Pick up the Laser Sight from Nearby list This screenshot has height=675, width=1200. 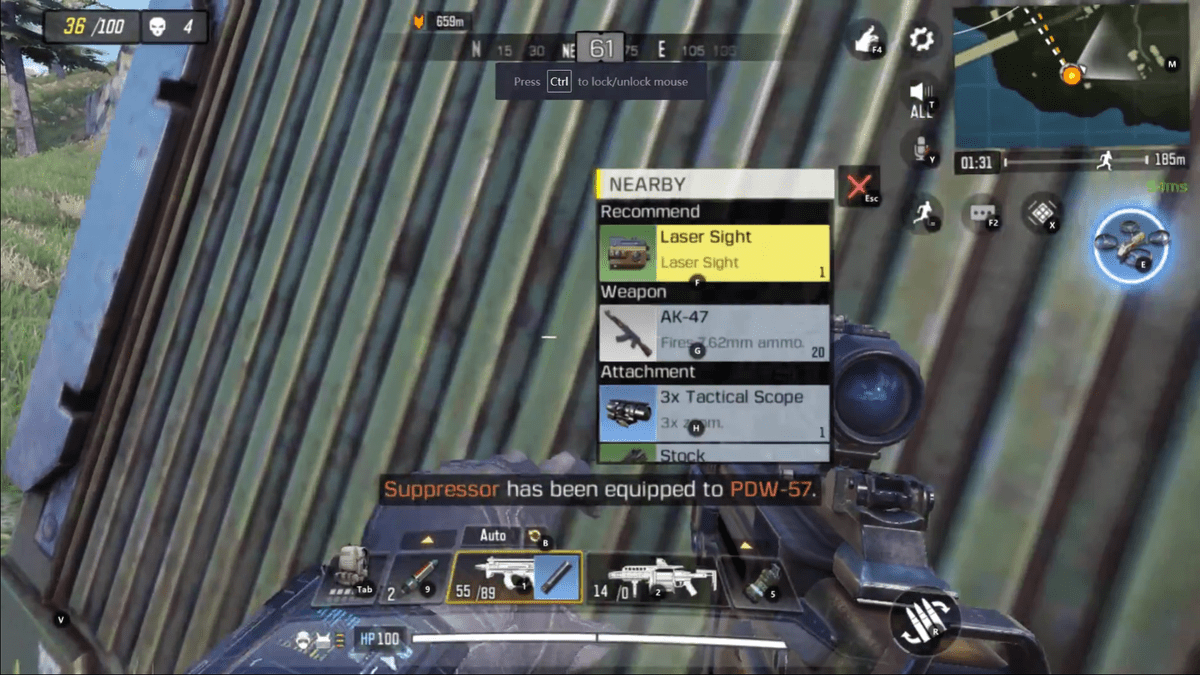[x=714, y=252]
